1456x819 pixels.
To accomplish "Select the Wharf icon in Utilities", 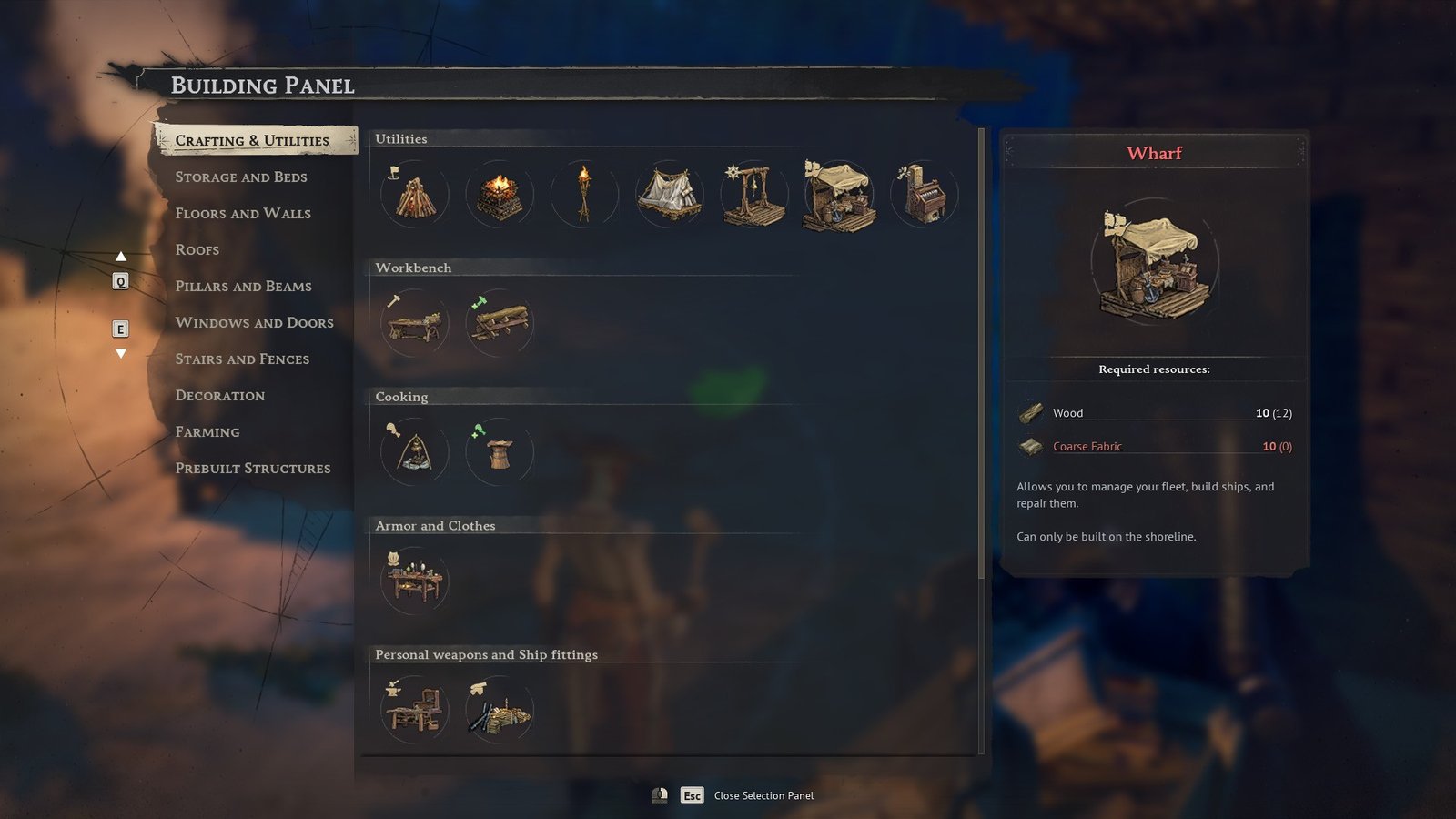I will (x=838, y=194).
